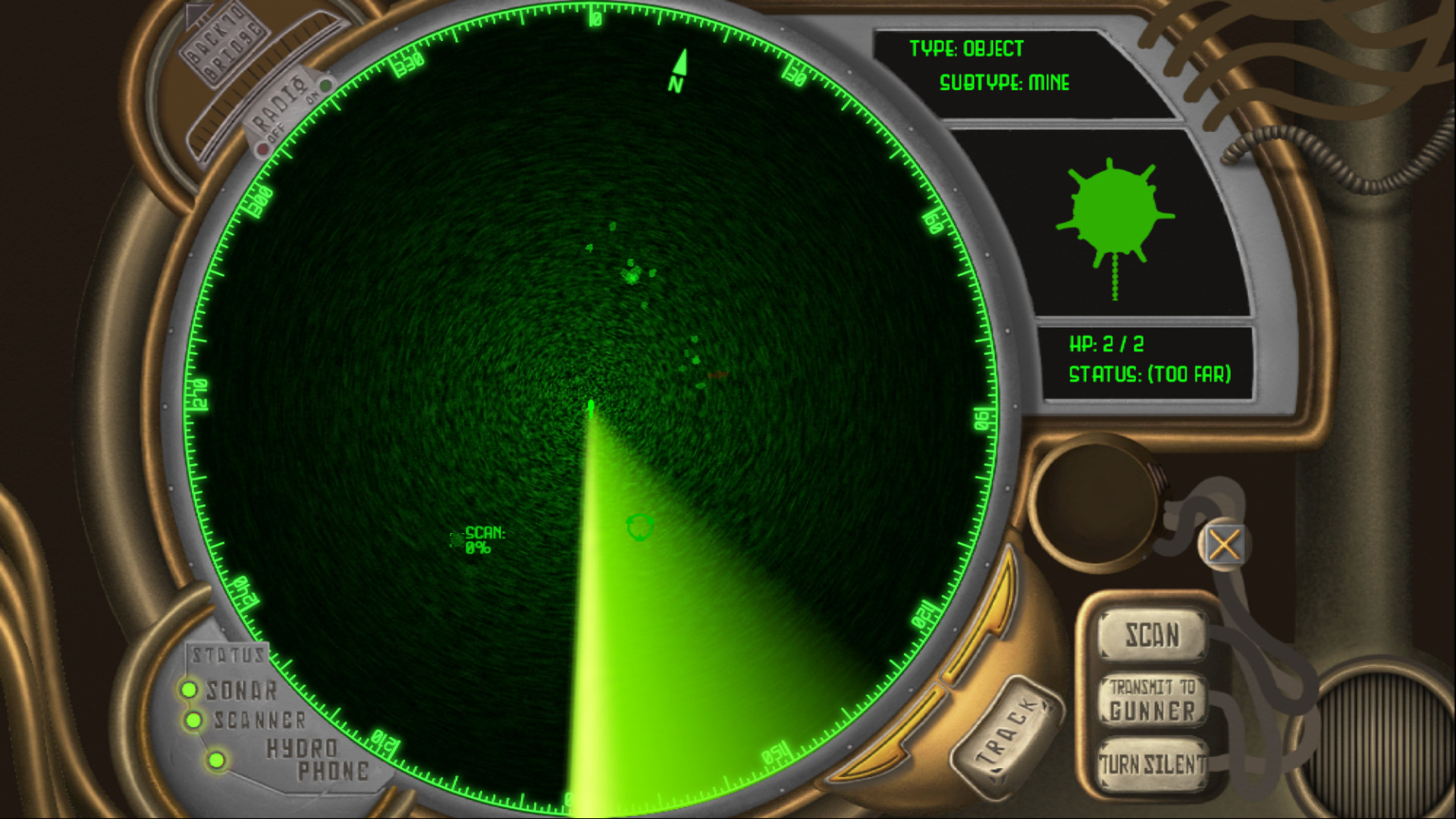Switch the RADIO toggle to ON
The image size is (1456, 819).
pyautogui.click(x=326, y=86)
